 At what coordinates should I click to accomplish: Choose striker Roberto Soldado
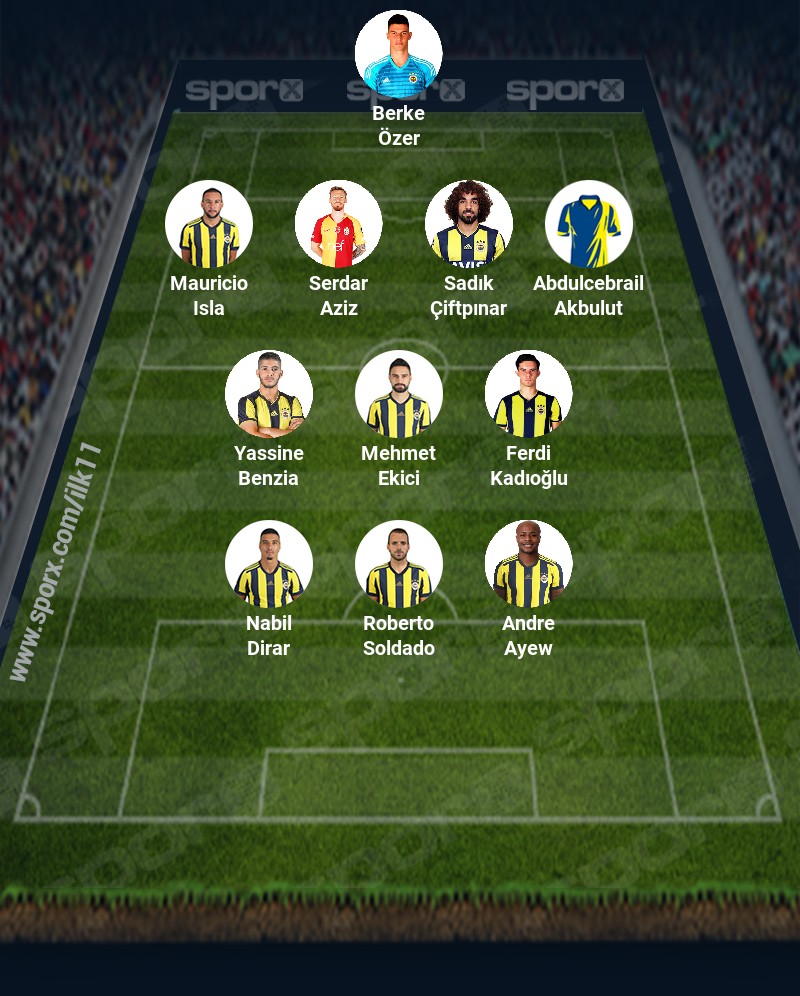(399, 564)
